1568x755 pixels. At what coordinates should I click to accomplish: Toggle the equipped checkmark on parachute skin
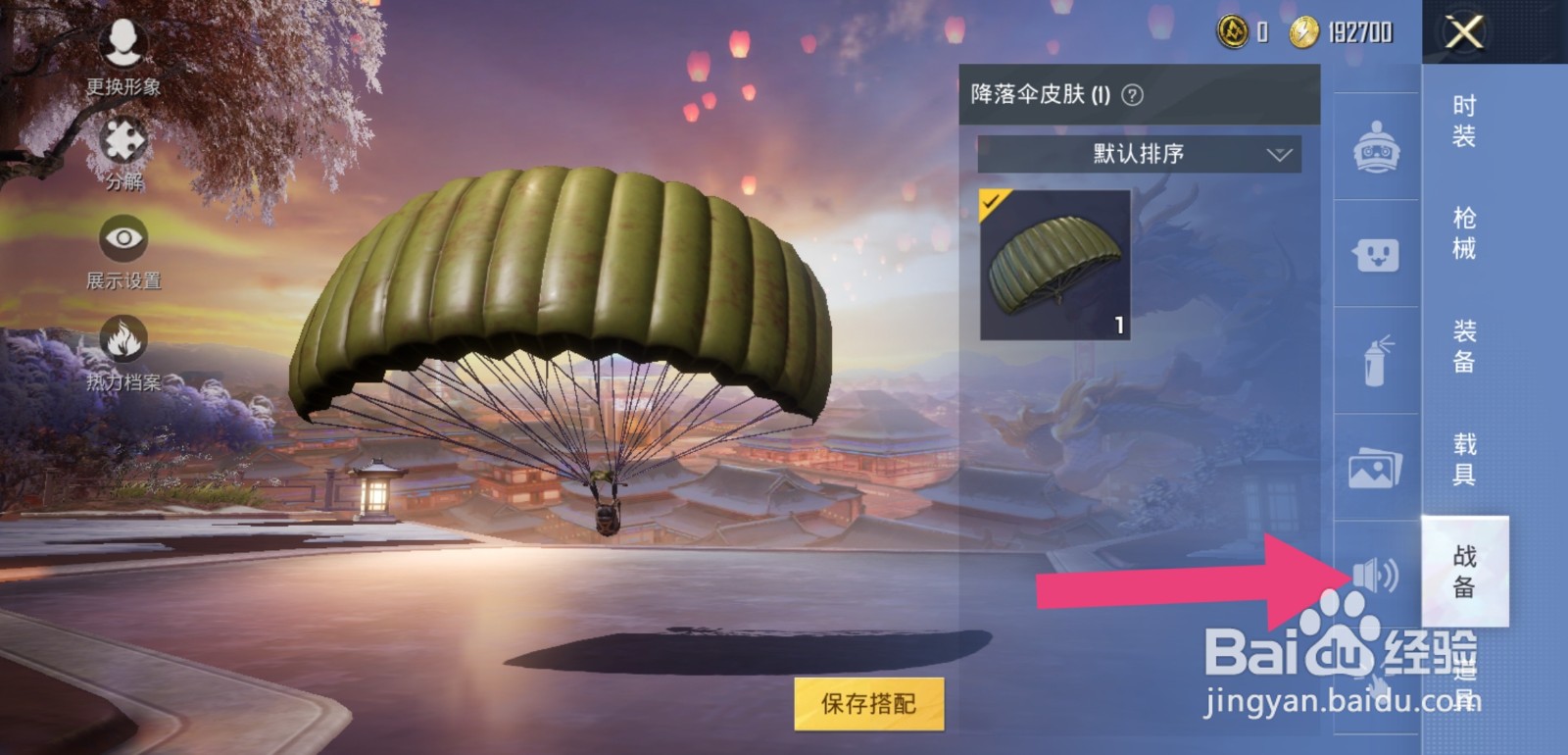click(x=993, y=200)
